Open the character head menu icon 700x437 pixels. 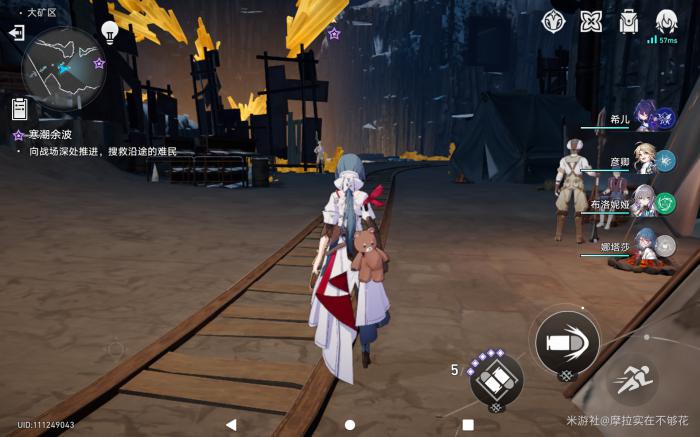666,21
